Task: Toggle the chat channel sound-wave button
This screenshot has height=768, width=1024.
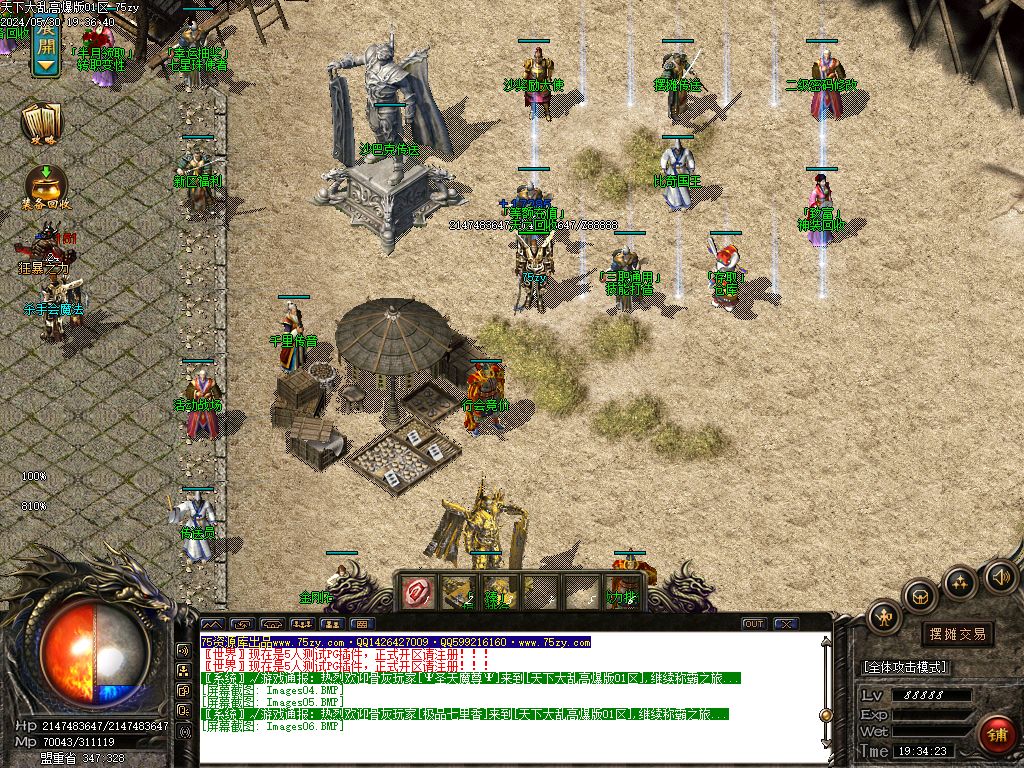Action: 184,650
